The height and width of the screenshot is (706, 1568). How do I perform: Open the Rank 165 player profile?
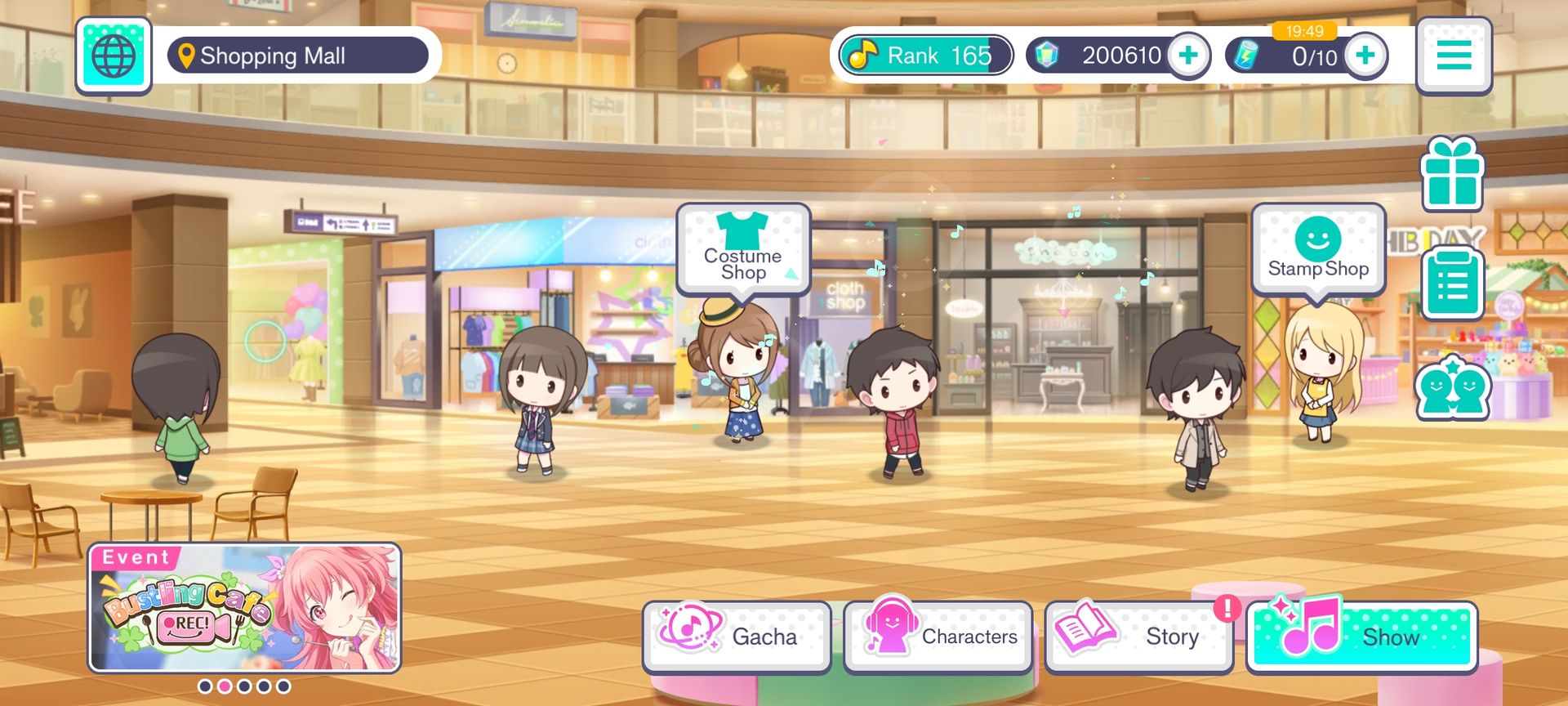pos(925,56)
